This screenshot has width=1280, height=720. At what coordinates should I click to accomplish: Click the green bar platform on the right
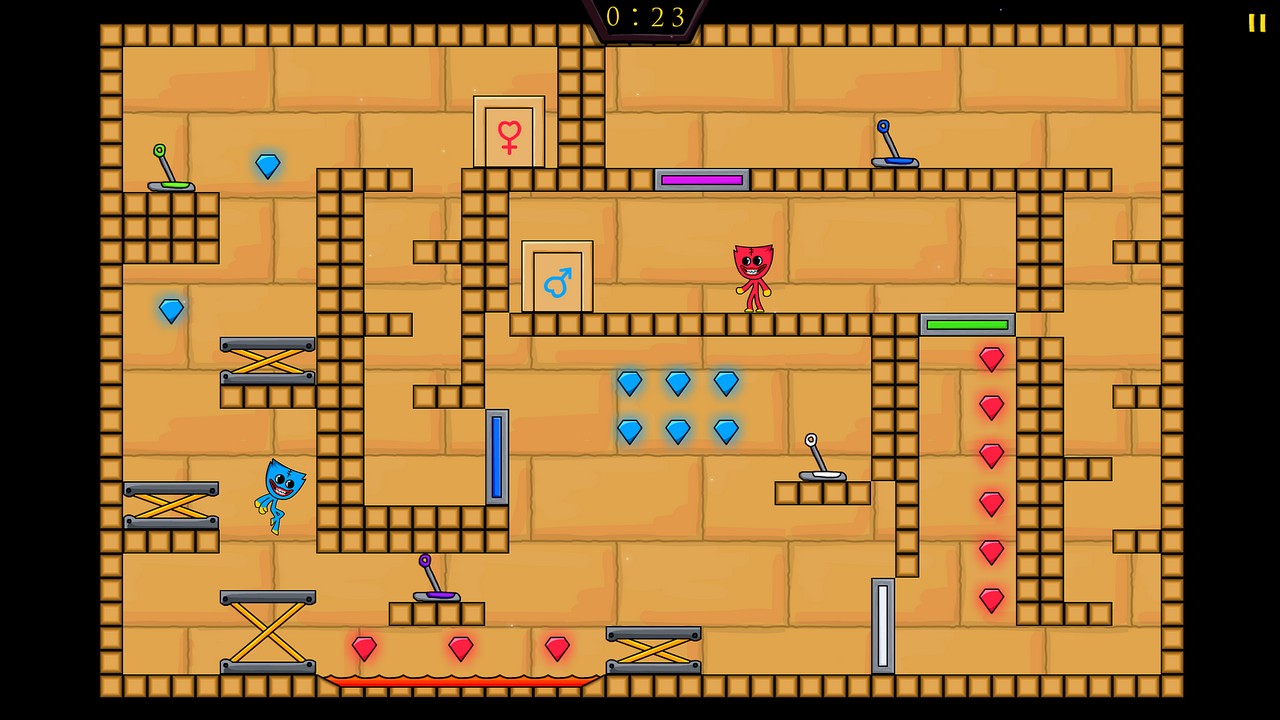966,324
